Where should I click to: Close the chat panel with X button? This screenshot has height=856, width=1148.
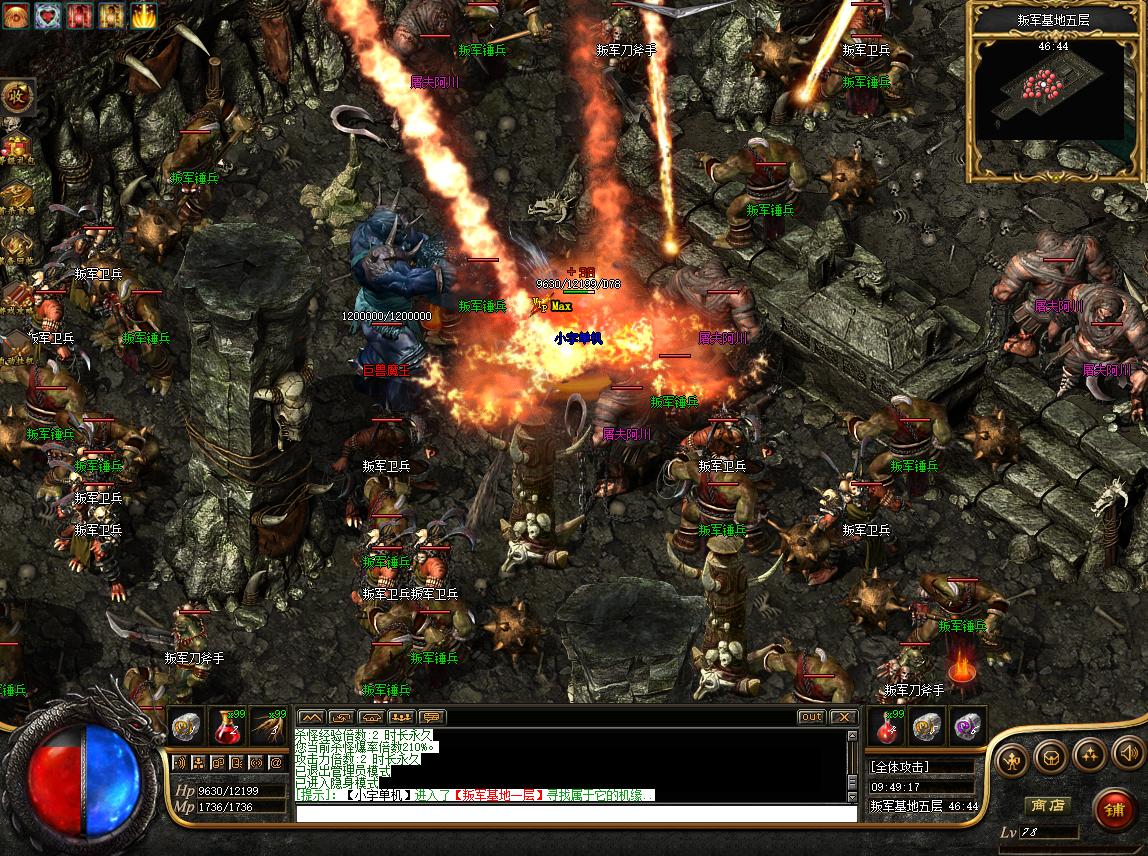point(843,717)
